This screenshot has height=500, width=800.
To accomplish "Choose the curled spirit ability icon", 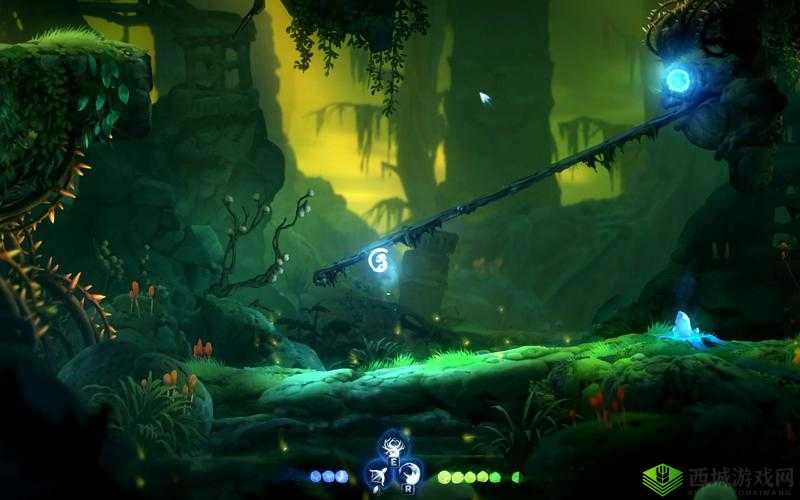I will click(x=408, y=471).
